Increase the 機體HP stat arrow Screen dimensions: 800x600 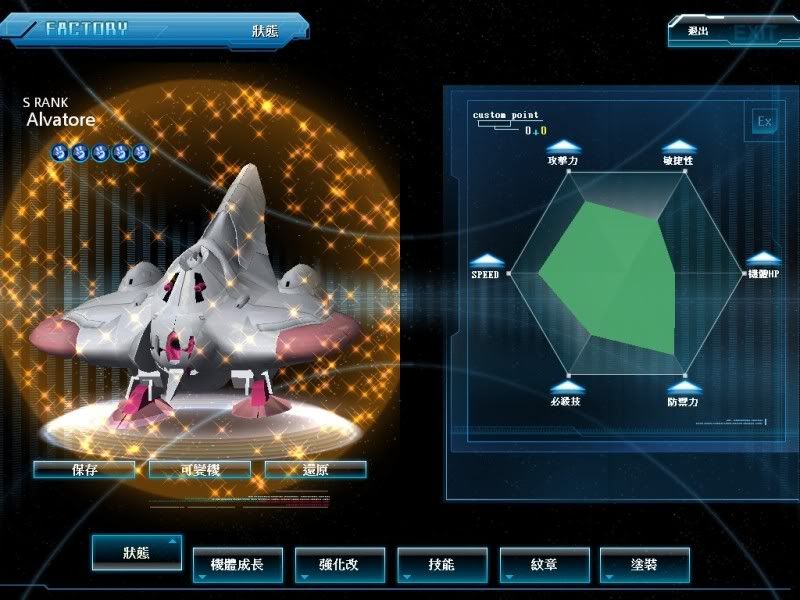coord(763,259)
